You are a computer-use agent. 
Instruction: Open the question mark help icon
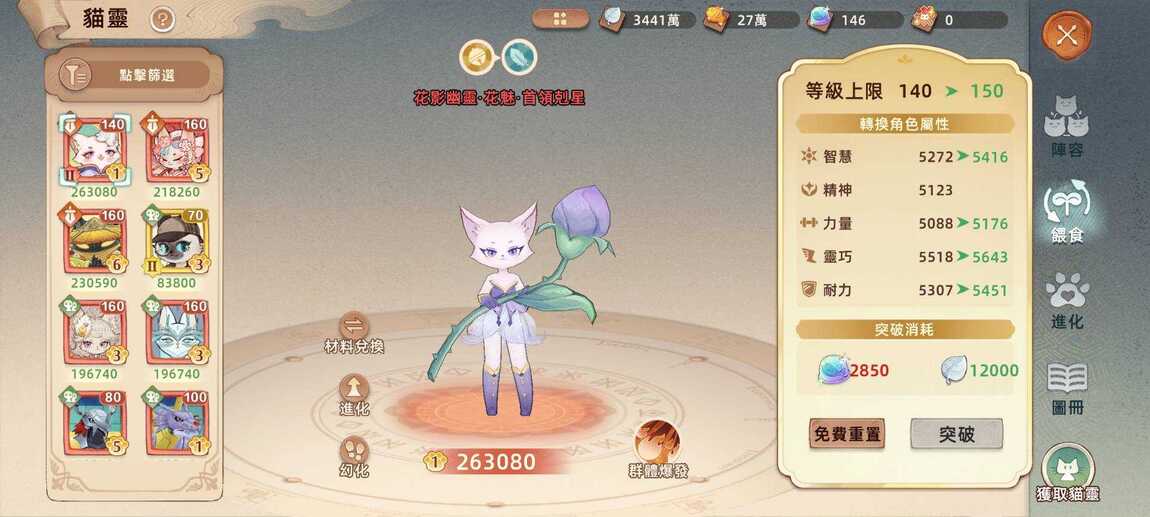point(162,19)
